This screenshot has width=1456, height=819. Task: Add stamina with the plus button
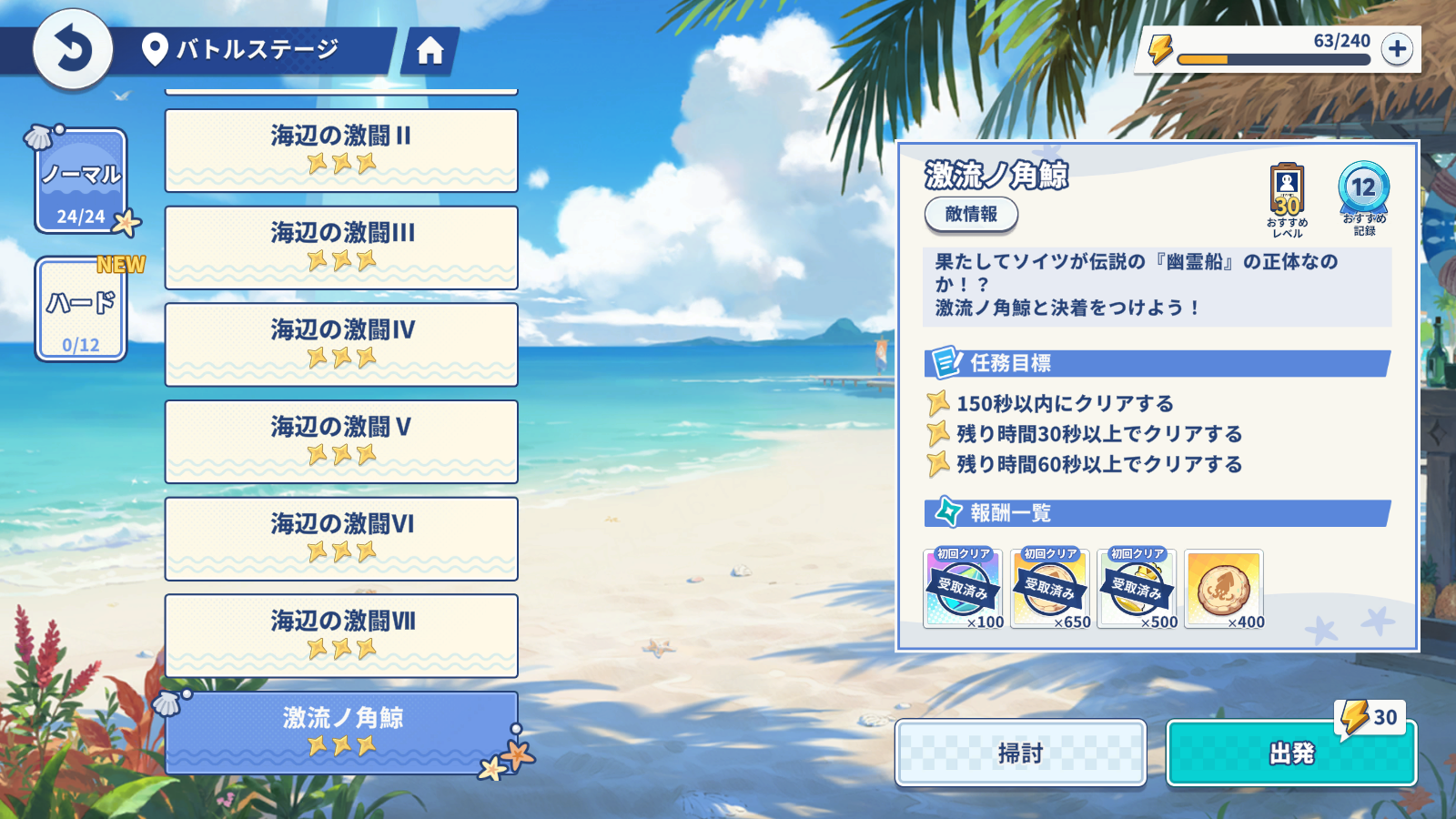pyautogui.click(x=1397, y=48)
